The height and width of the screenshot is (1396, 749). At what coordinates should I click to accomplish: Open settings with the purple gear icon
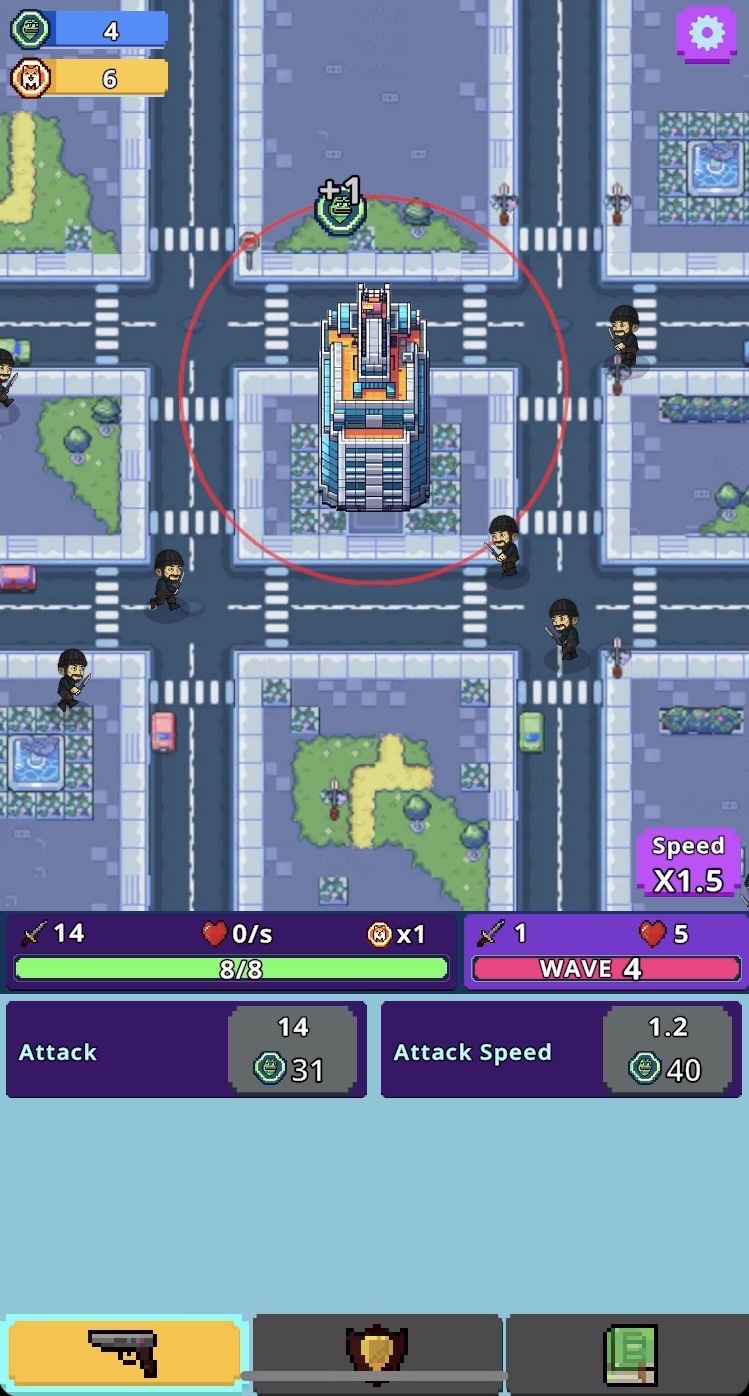point(706,34)
